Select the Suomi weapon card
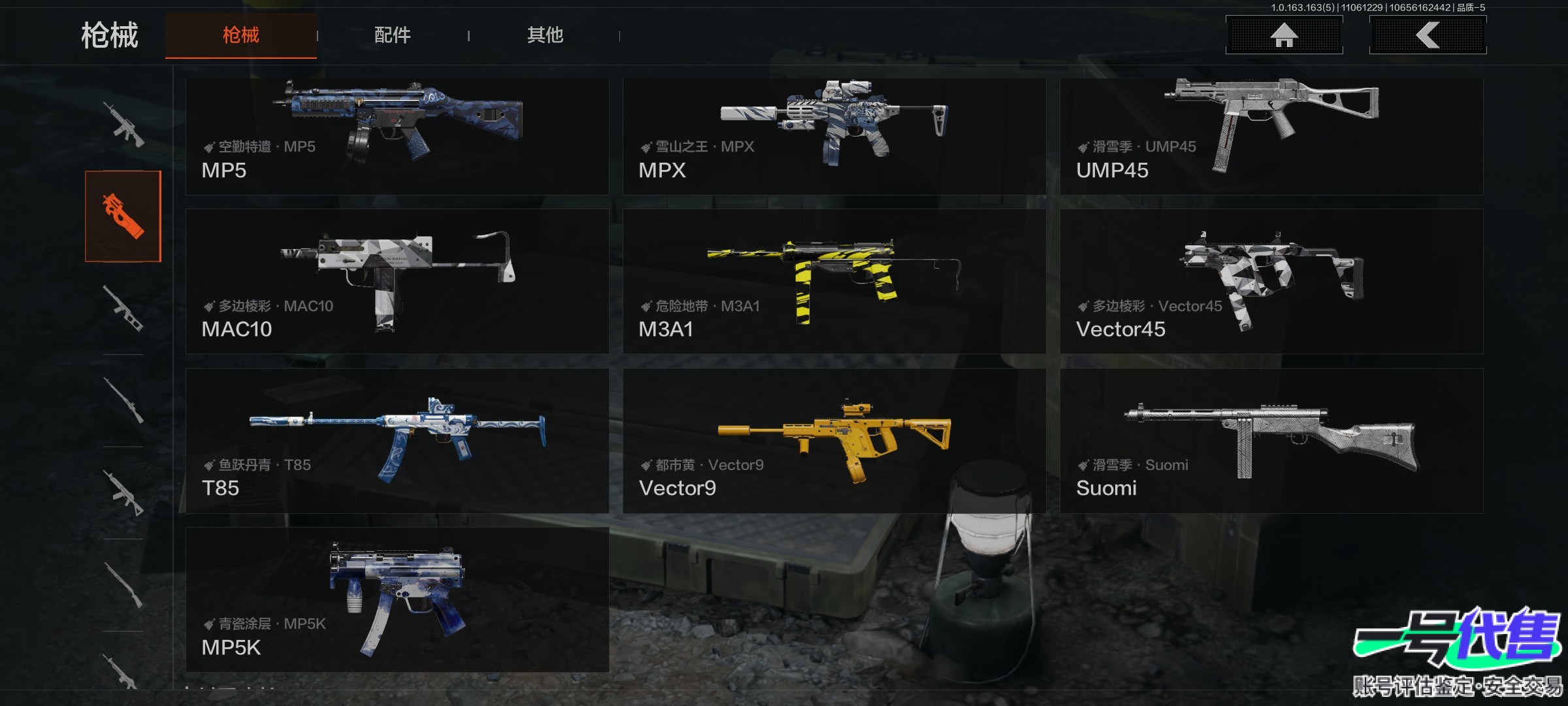 (1271, 441)
